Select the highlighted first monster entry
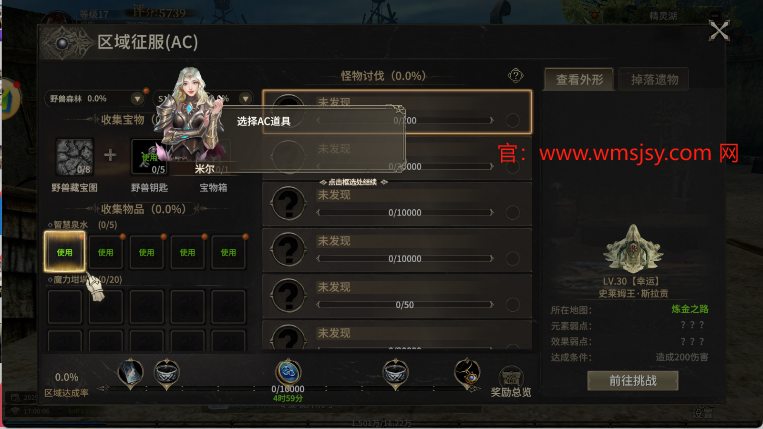Image resolution: width=763 pixels, height=429 pixels. pyautogui.click(x=397, y=111)
